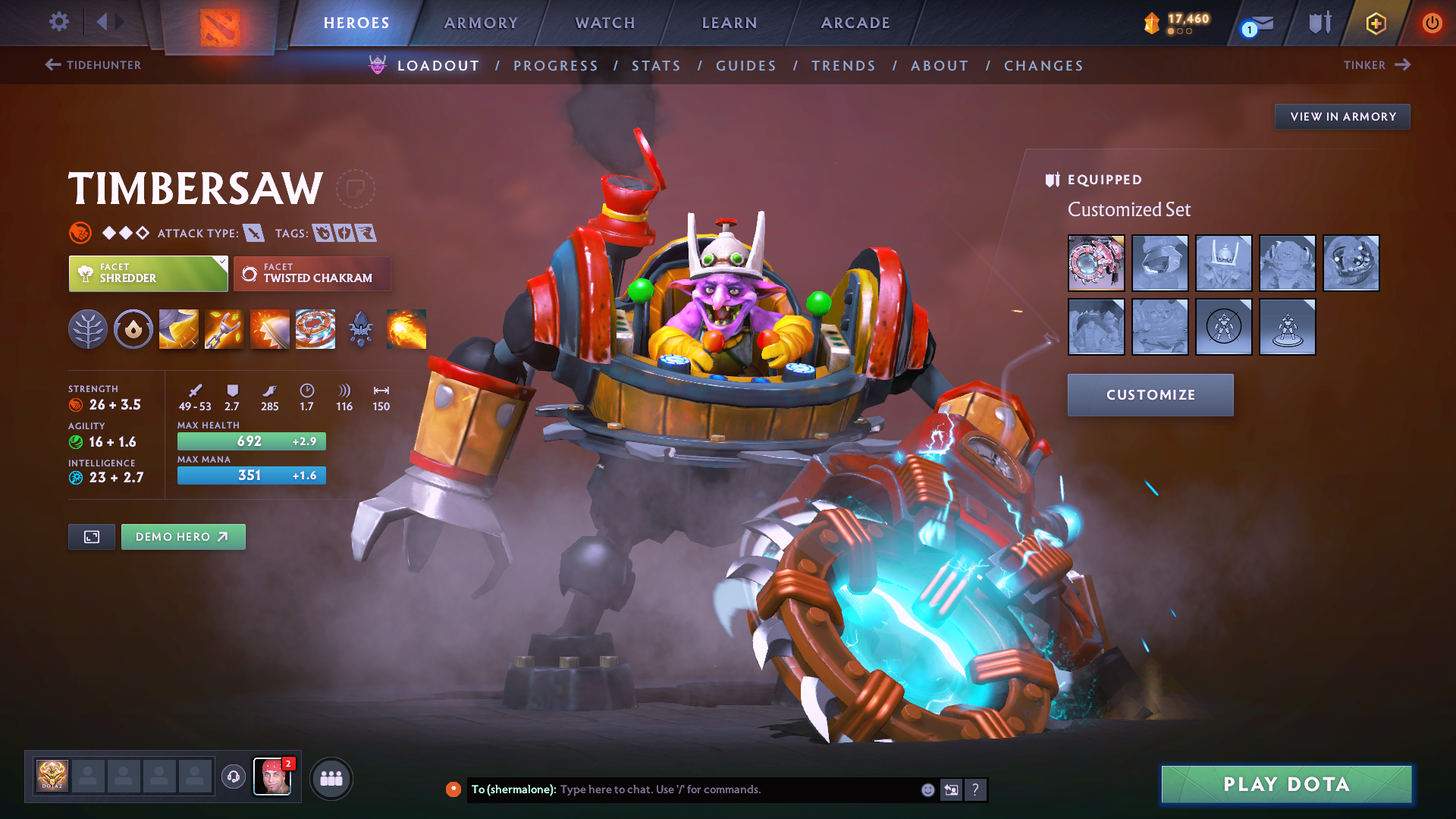Image resolution: width=1456 pixels, height=819 pixels.
Task: Click the Chakram ability icon
Action: point(315,329)
